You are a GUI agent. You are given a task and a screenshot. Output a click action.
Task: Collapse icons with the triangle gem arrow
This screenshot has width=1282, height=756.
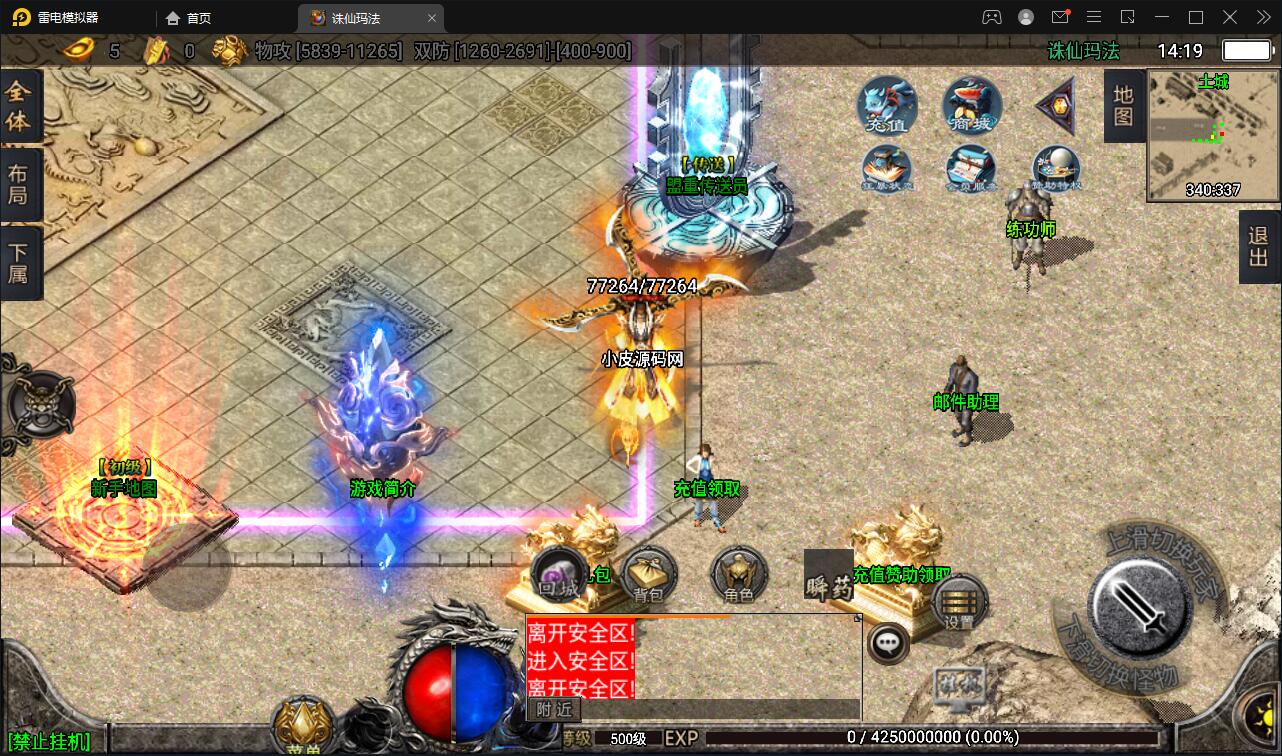pyautogui.click(x=1056, y=105)
